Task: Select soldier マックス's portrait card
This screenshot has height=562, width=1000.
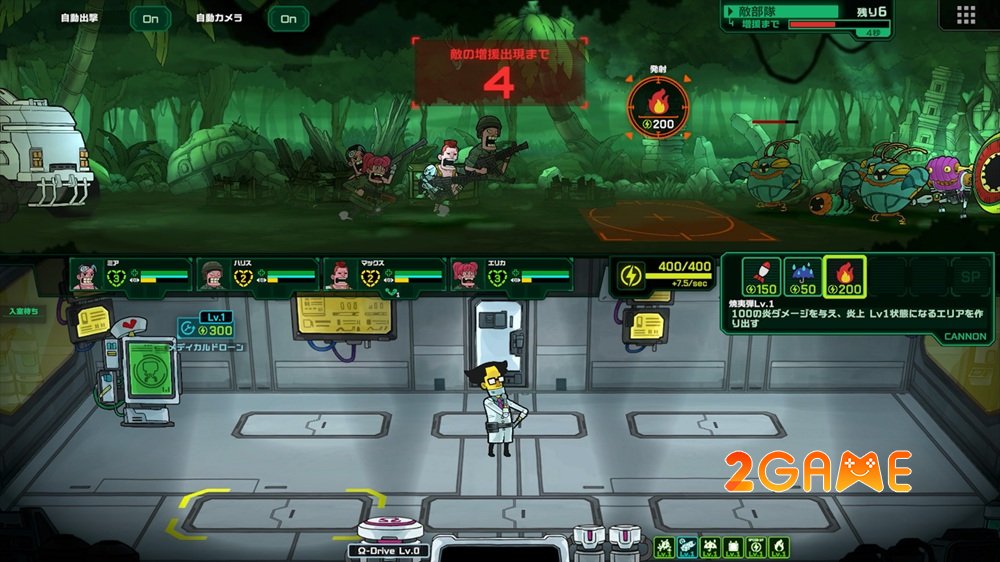Action: click(x=384, y=274)
